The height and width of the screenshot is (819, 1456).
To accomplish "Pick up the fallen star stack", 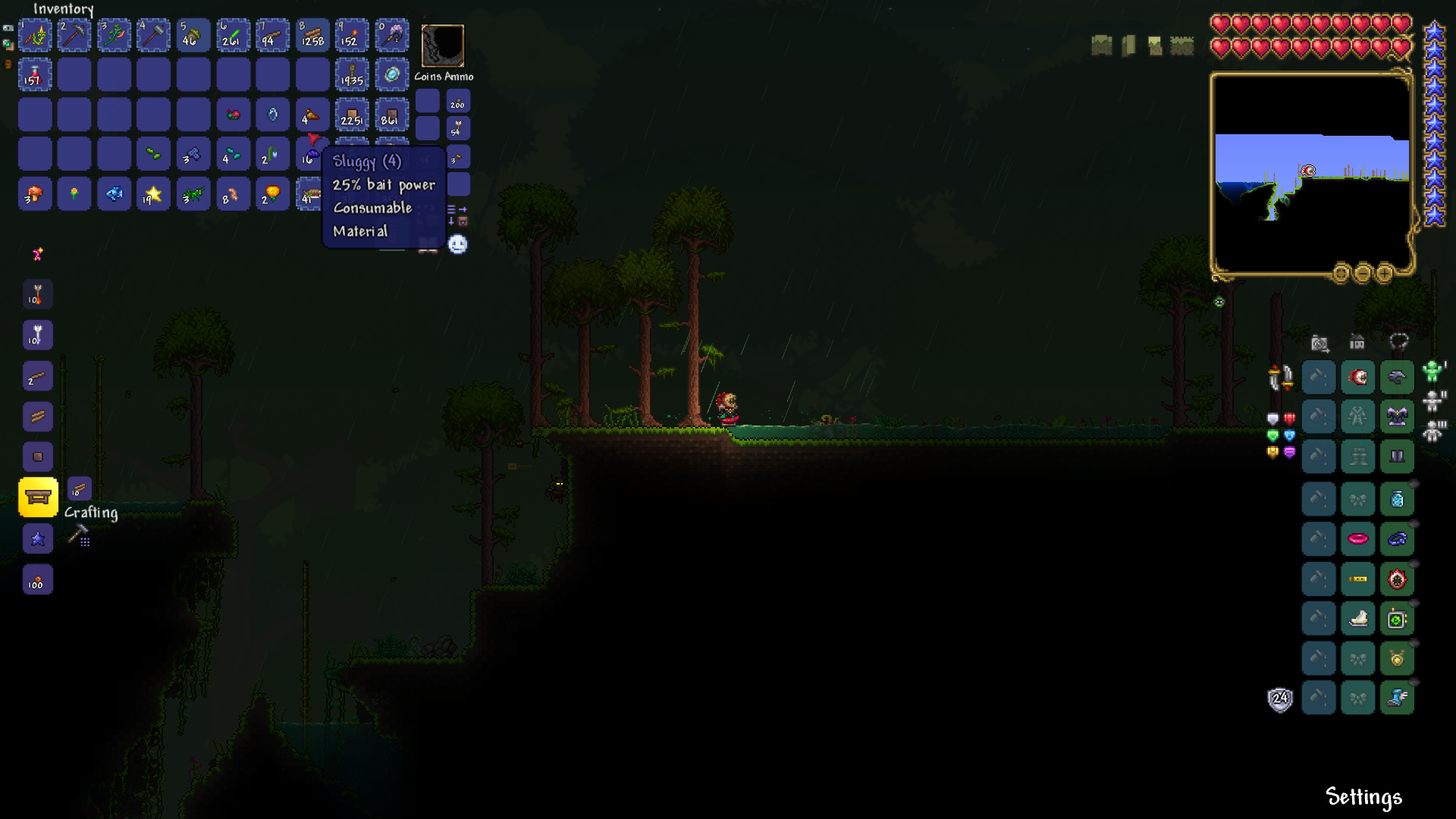I will coord(154,194).
